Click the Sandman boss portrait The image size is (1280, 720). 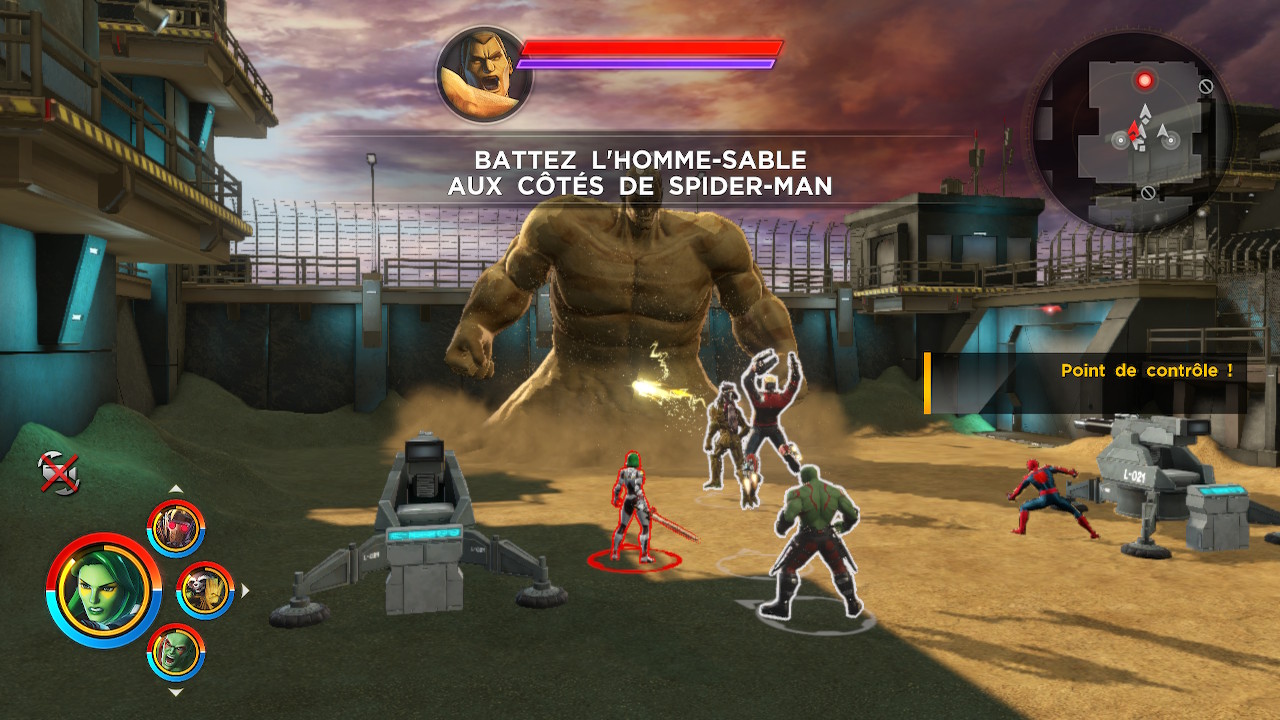click(484, 75)
